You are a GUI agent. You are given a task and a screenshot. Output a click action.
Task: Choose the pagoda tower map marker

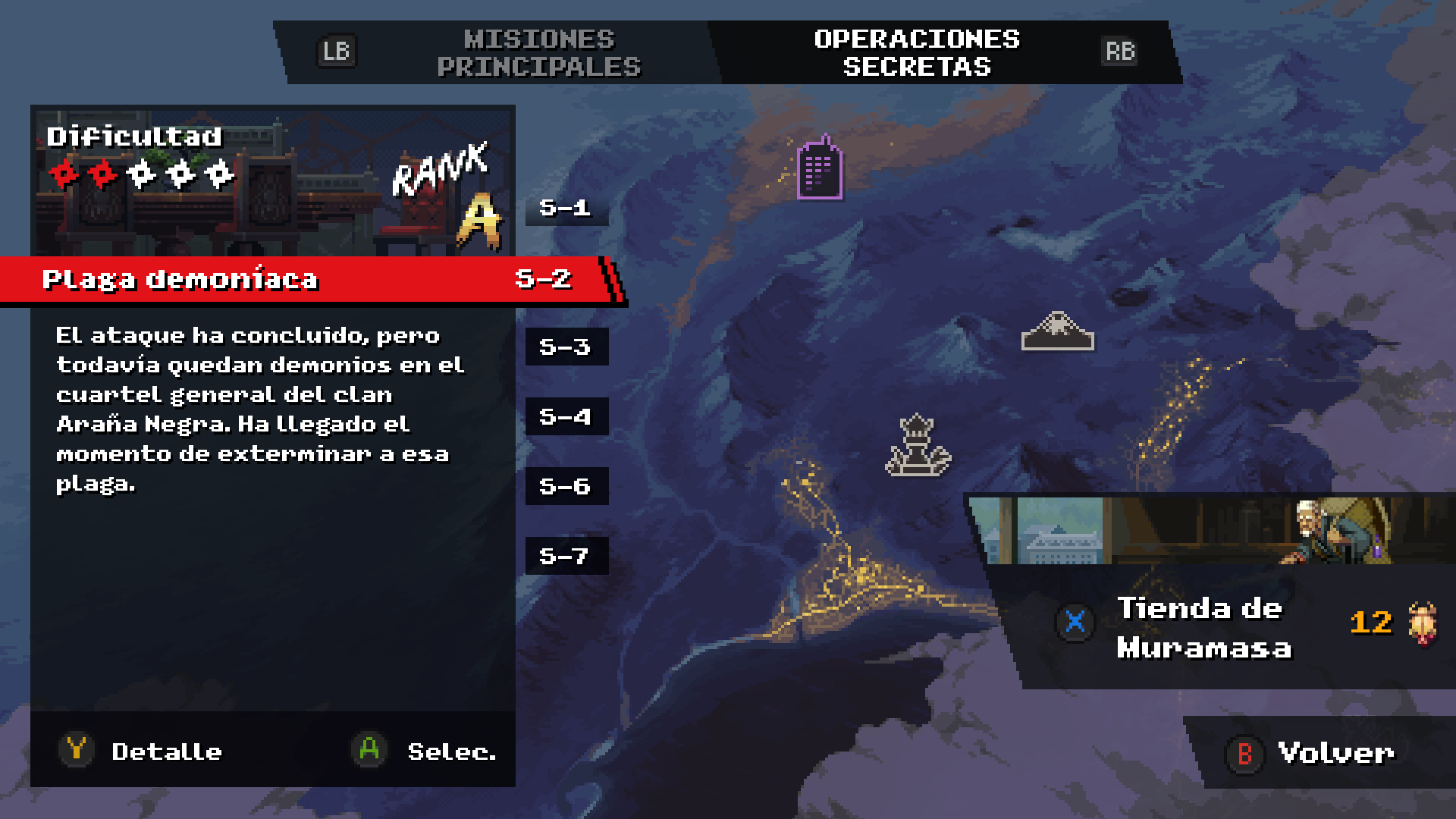[x=918, y=446]
